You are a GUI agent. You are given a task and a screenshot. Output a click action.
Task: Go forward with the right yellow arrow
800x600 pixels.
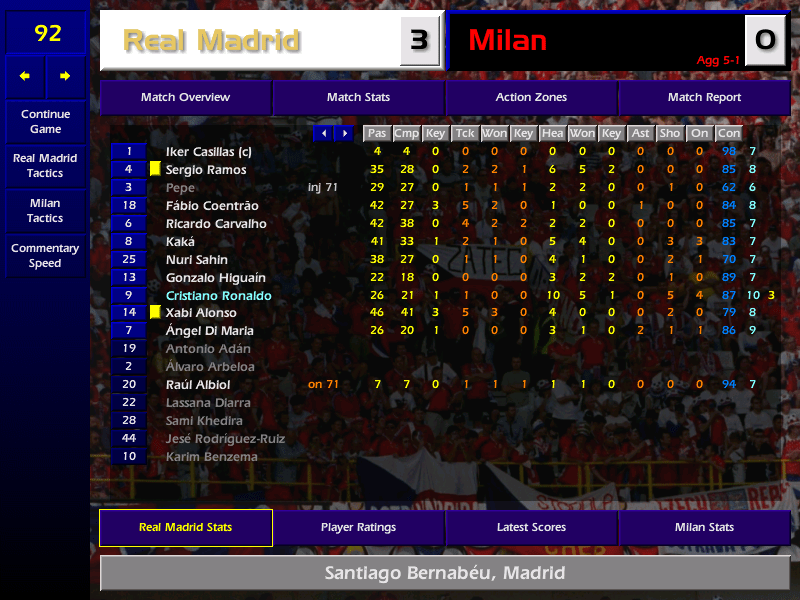[x=65, y=76]
